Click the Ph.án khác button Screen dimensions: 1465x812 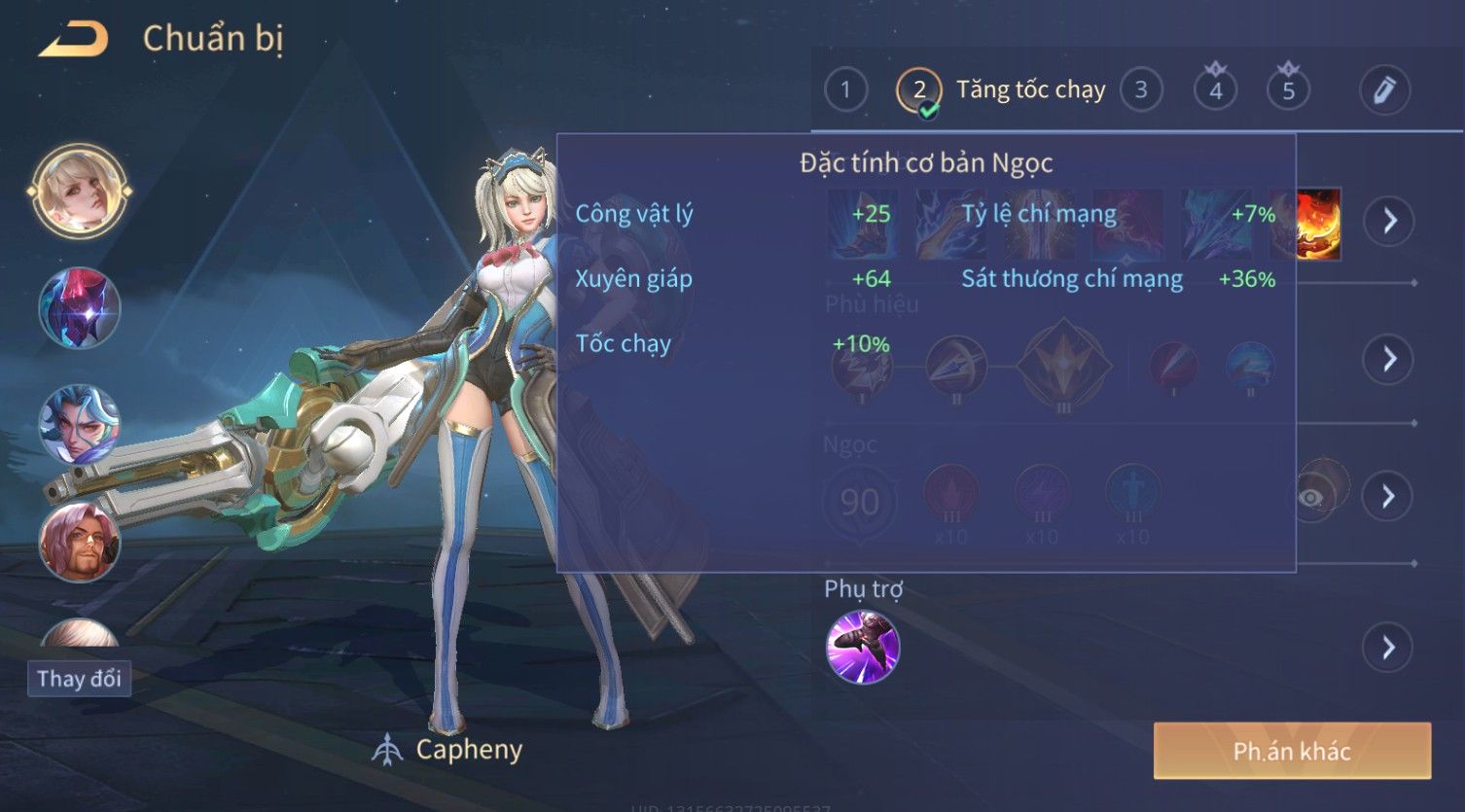tap(1292, 751)
